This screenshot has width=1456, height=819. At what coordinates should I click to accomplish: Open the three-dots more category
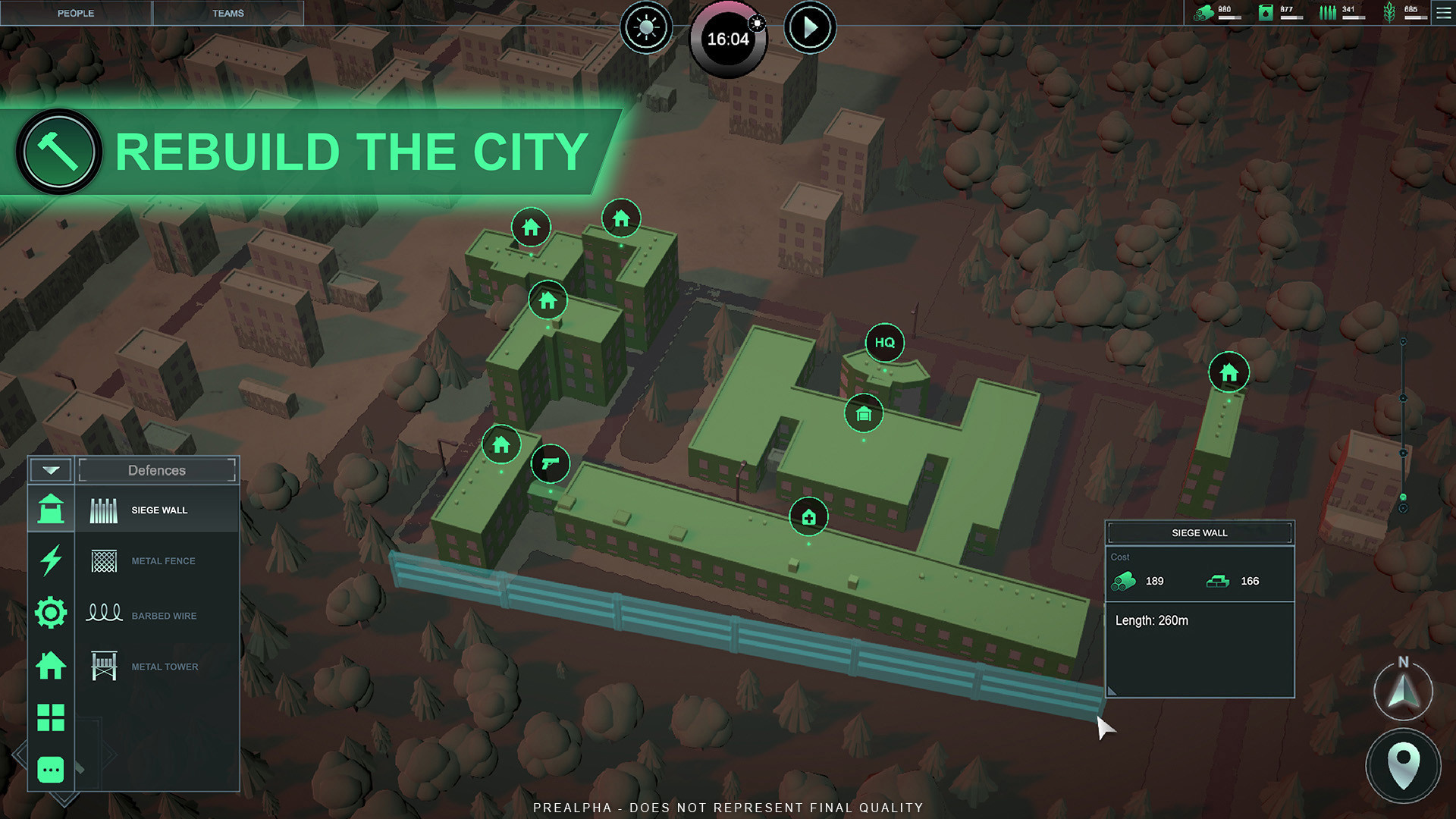pyautogui.click(x=51, y=770)
